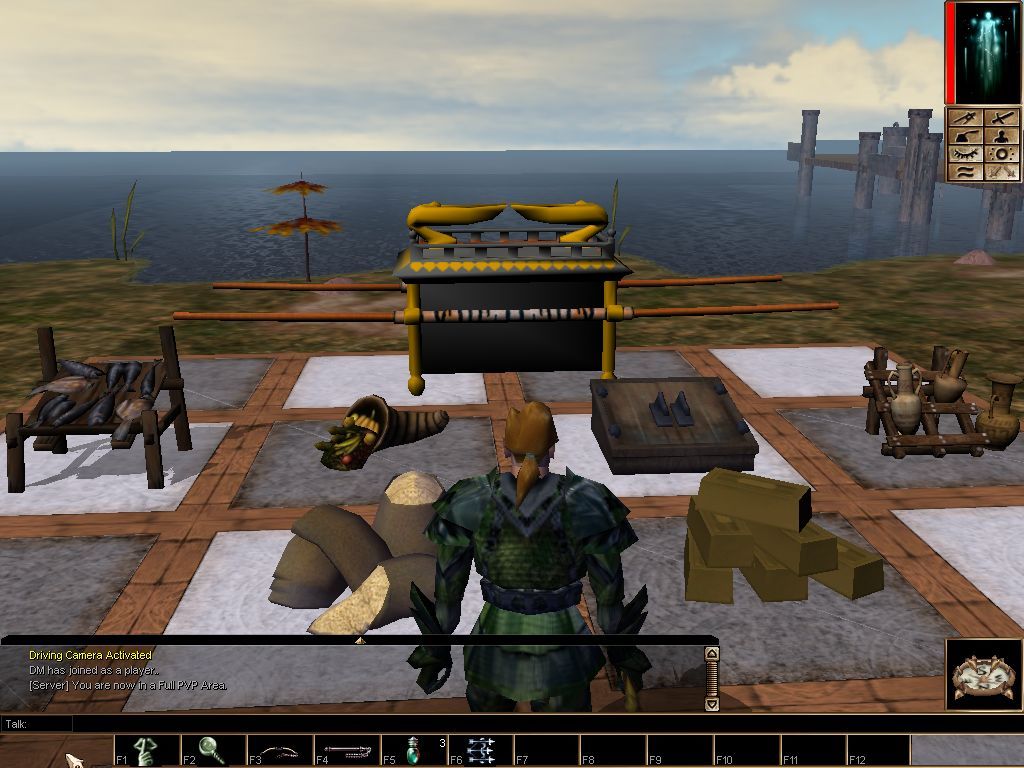Open the person silhouette panel button
This screenshot has width=1024, height=768.
pyautogui.click(x=1001, y=136)
